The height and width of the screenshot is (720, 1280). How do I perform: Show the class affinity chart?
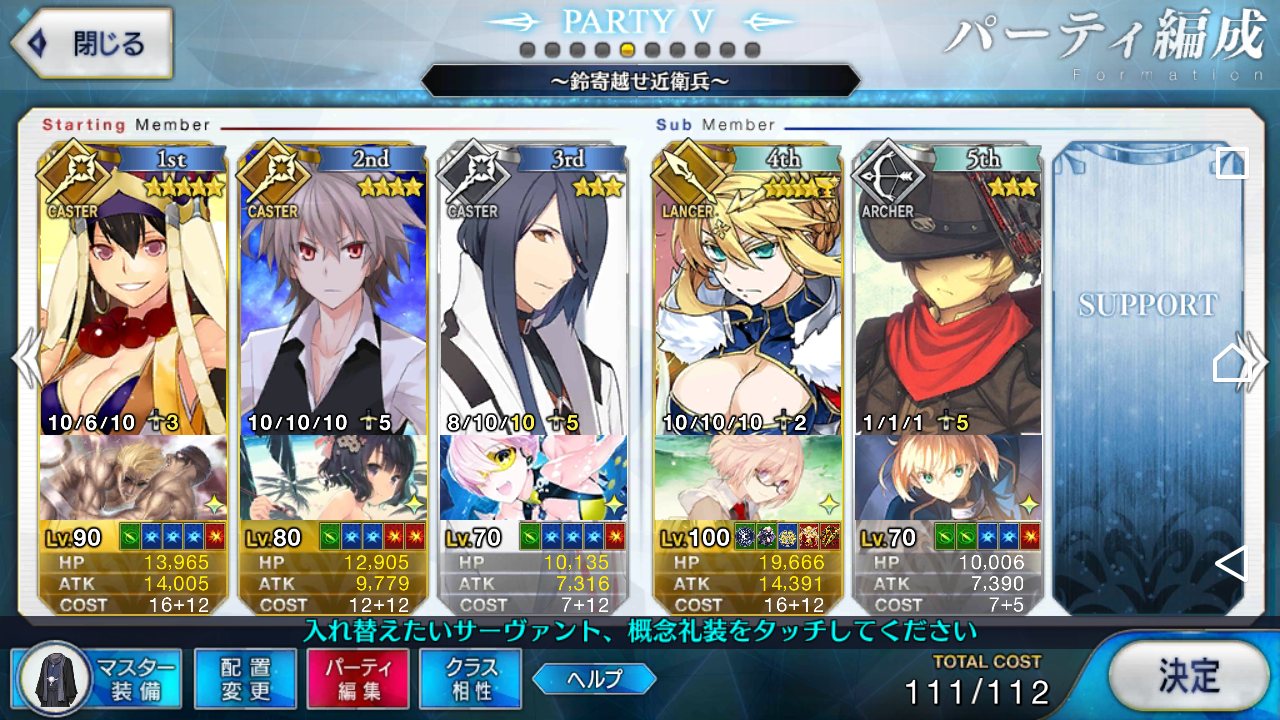[x=471, y=679]
